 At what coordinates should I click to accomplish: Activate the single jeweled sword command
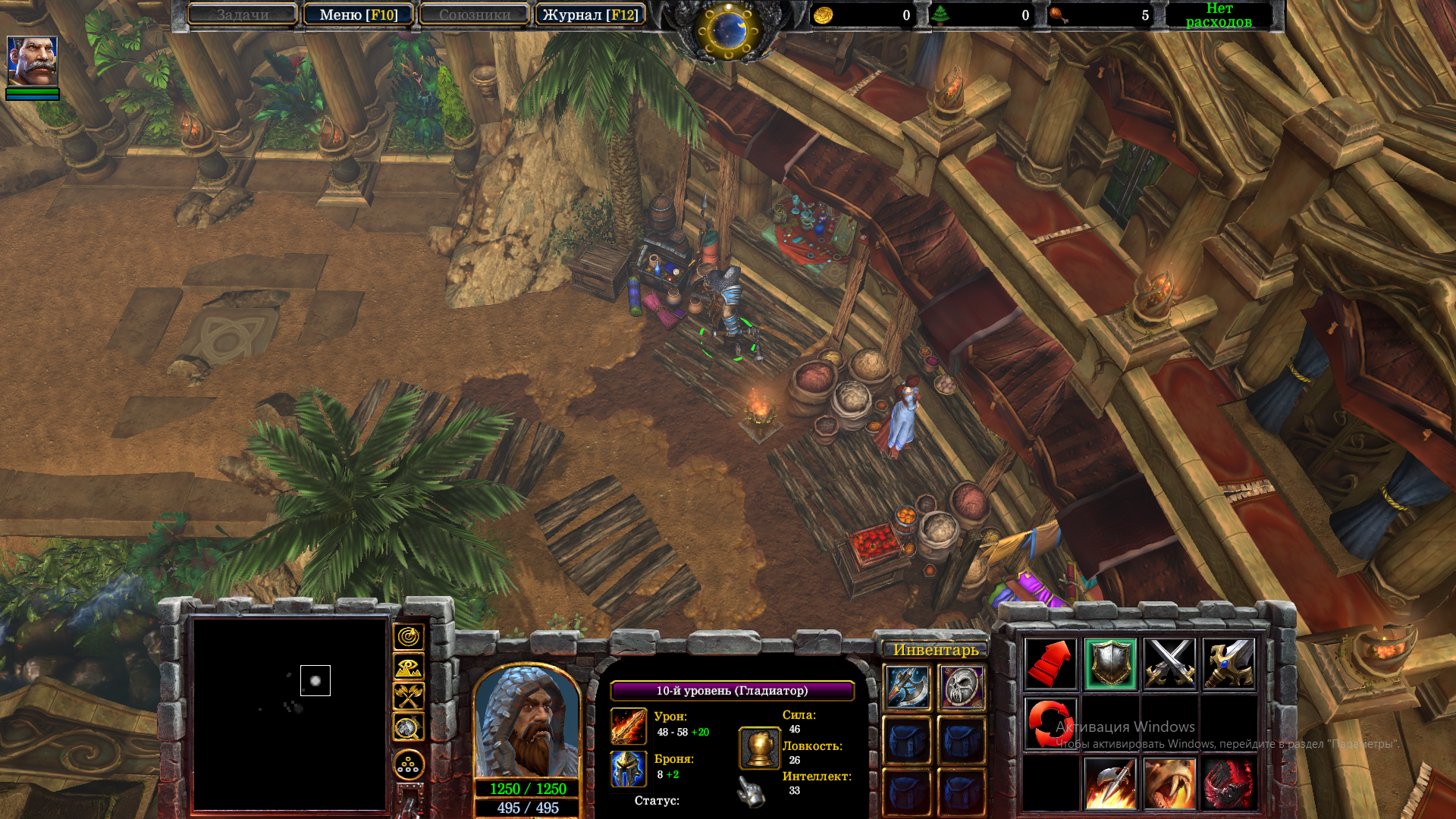pos(1228,664)
